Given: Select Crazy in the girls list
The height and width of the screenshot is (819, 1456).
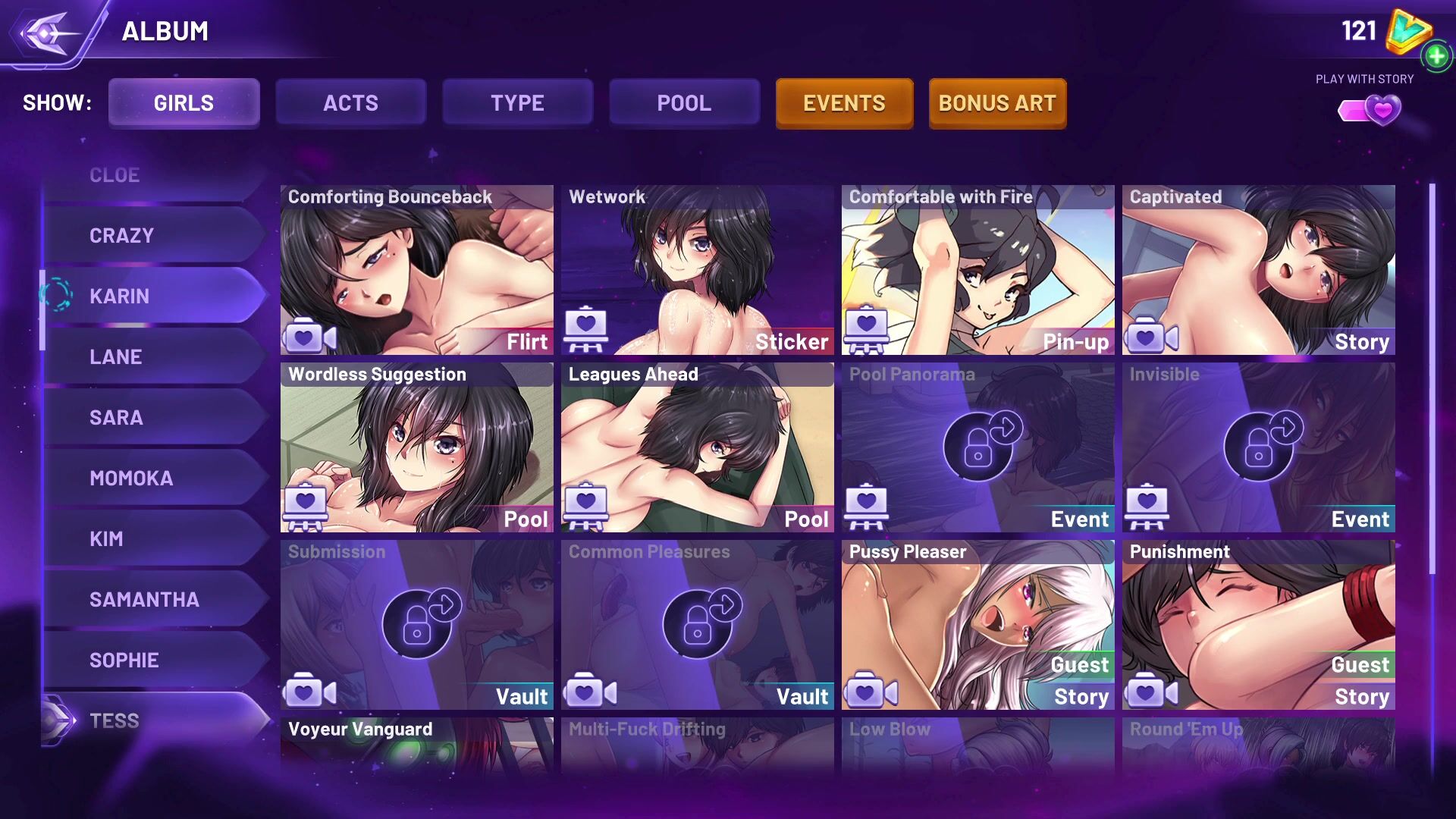Looking at the screenshot, I should pyautogui.click(x=152, y=236).
